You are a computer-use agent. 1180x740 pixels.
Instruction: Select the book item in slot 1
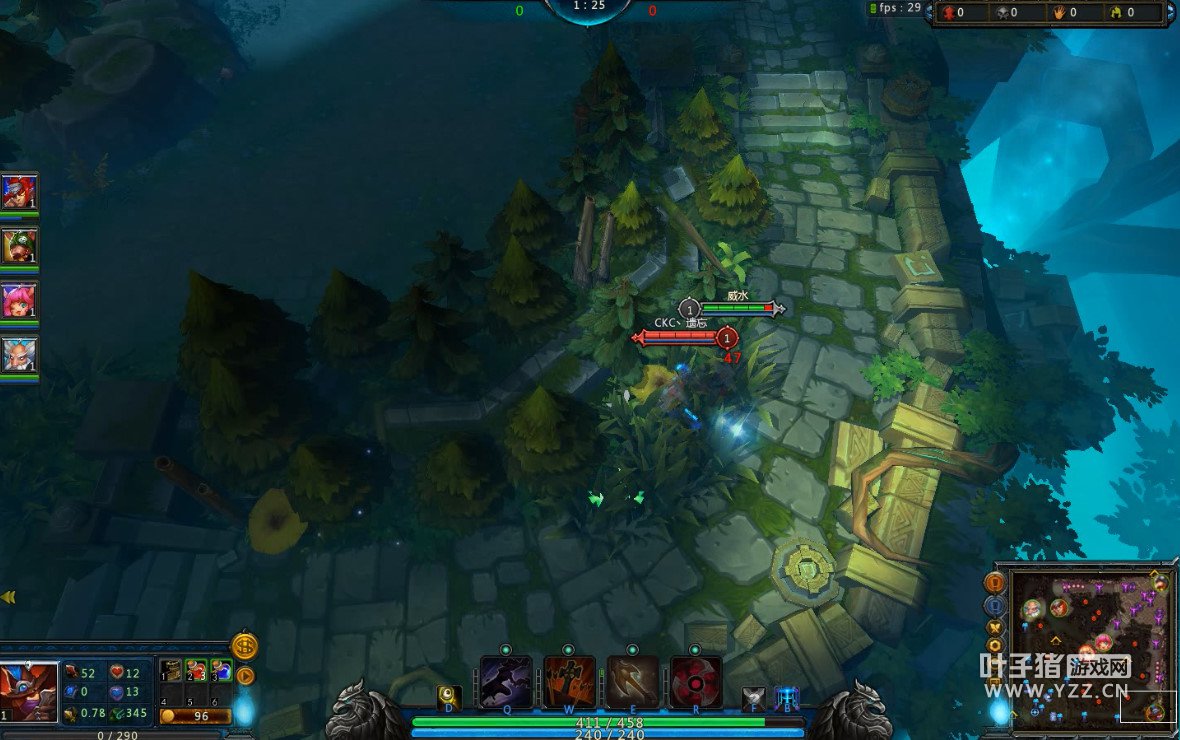[x=172, y=670]
